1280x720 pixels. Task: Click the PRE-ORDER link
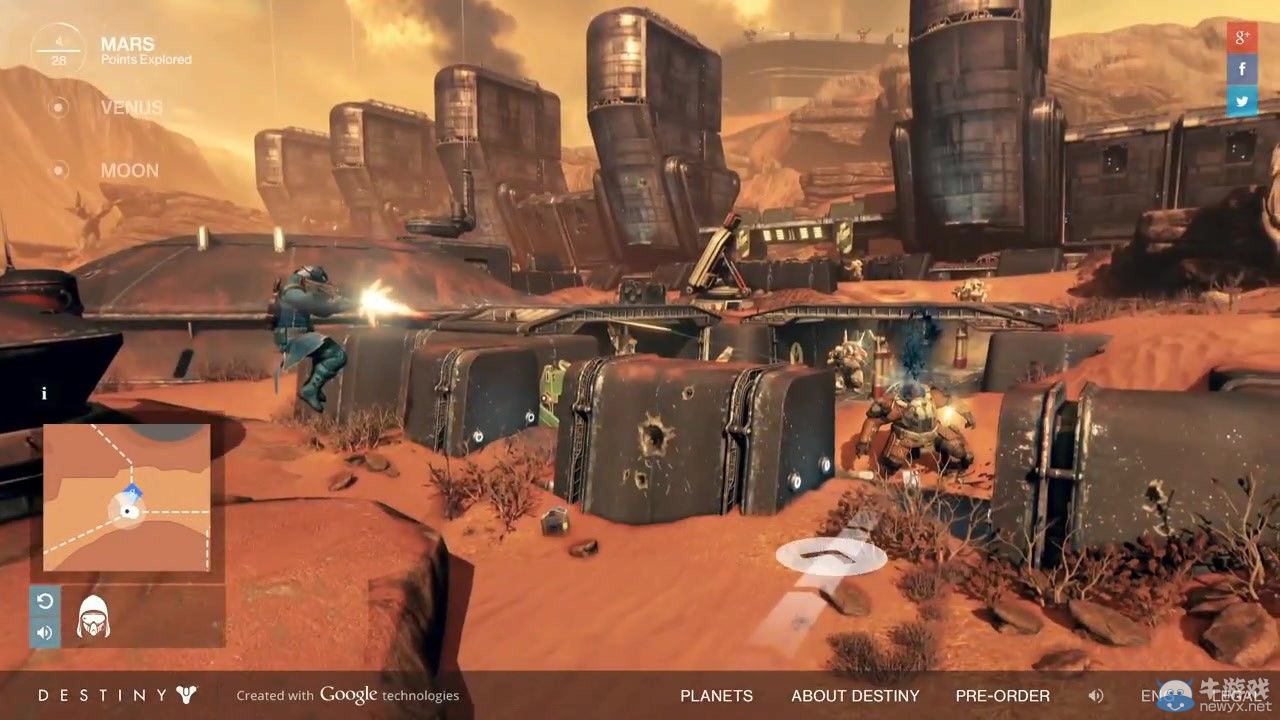[x=1001, y=695]
